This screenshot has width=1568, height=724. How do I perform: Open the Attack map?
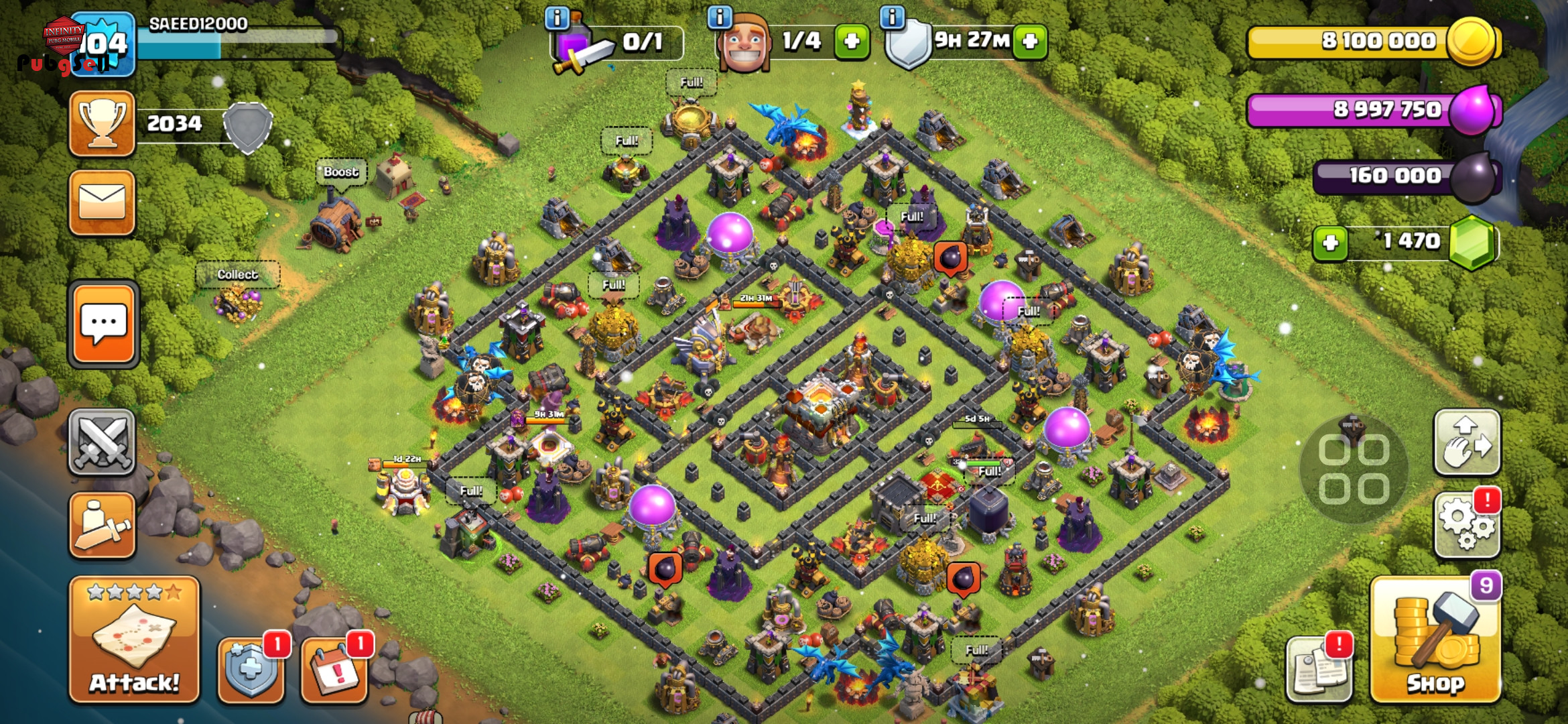point(134,640)
